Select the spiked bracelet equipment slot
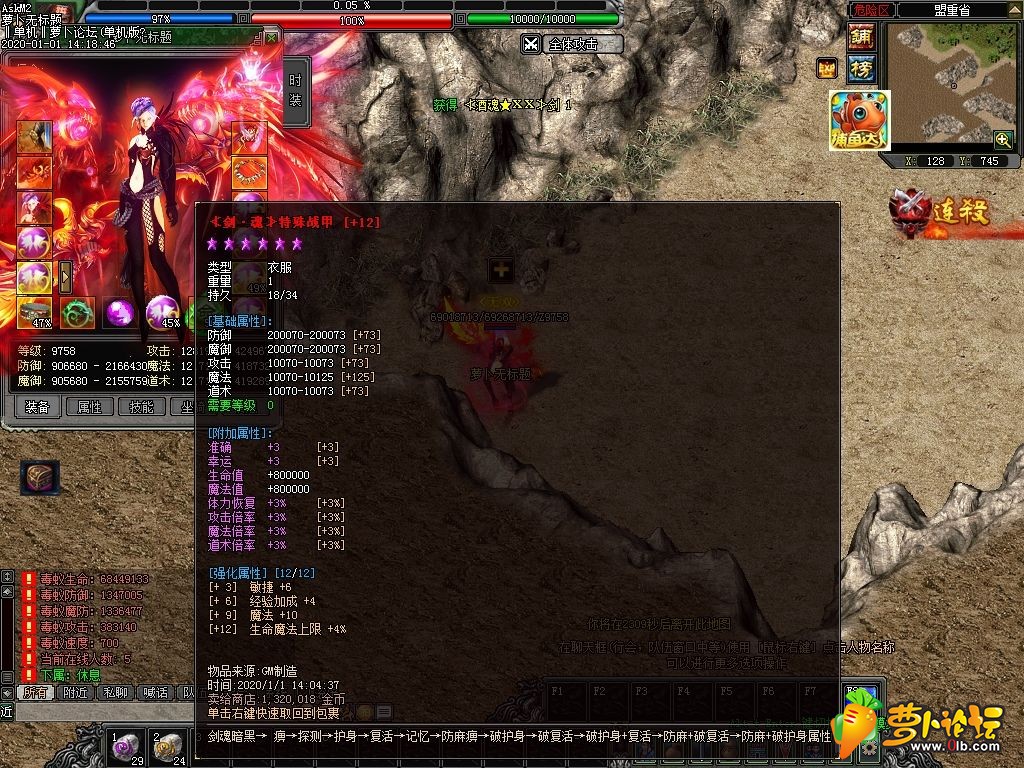Image resolution: width=1024 pixels, height=768 pixels. point(249,173)
